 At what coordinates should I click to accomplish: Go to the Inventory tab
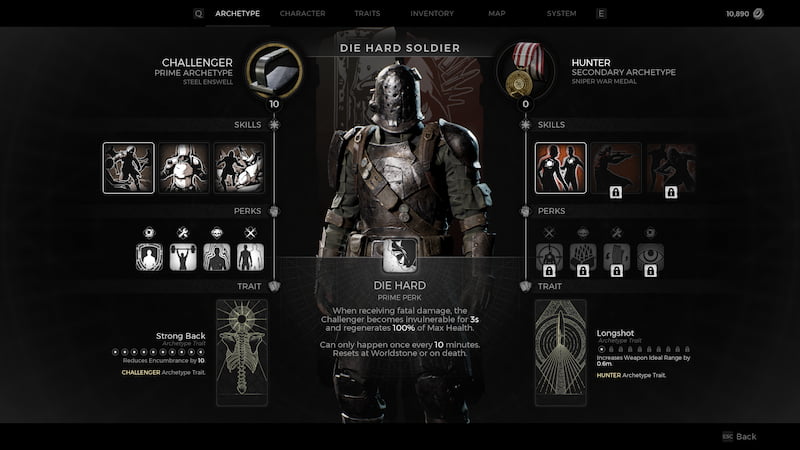[x=432, y=13]
